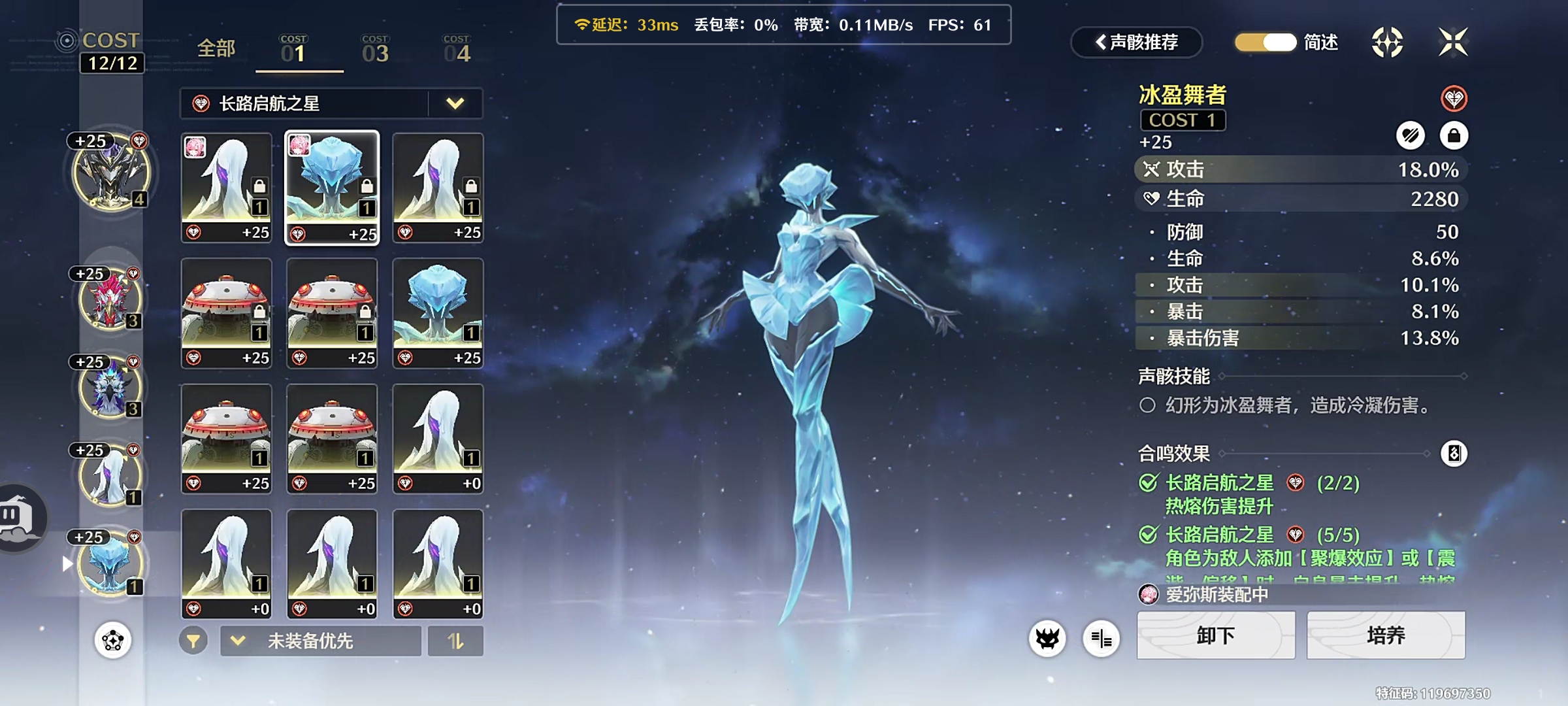Click the compare list icon button
This screenshot has width=1568, height=706.
1102,638
